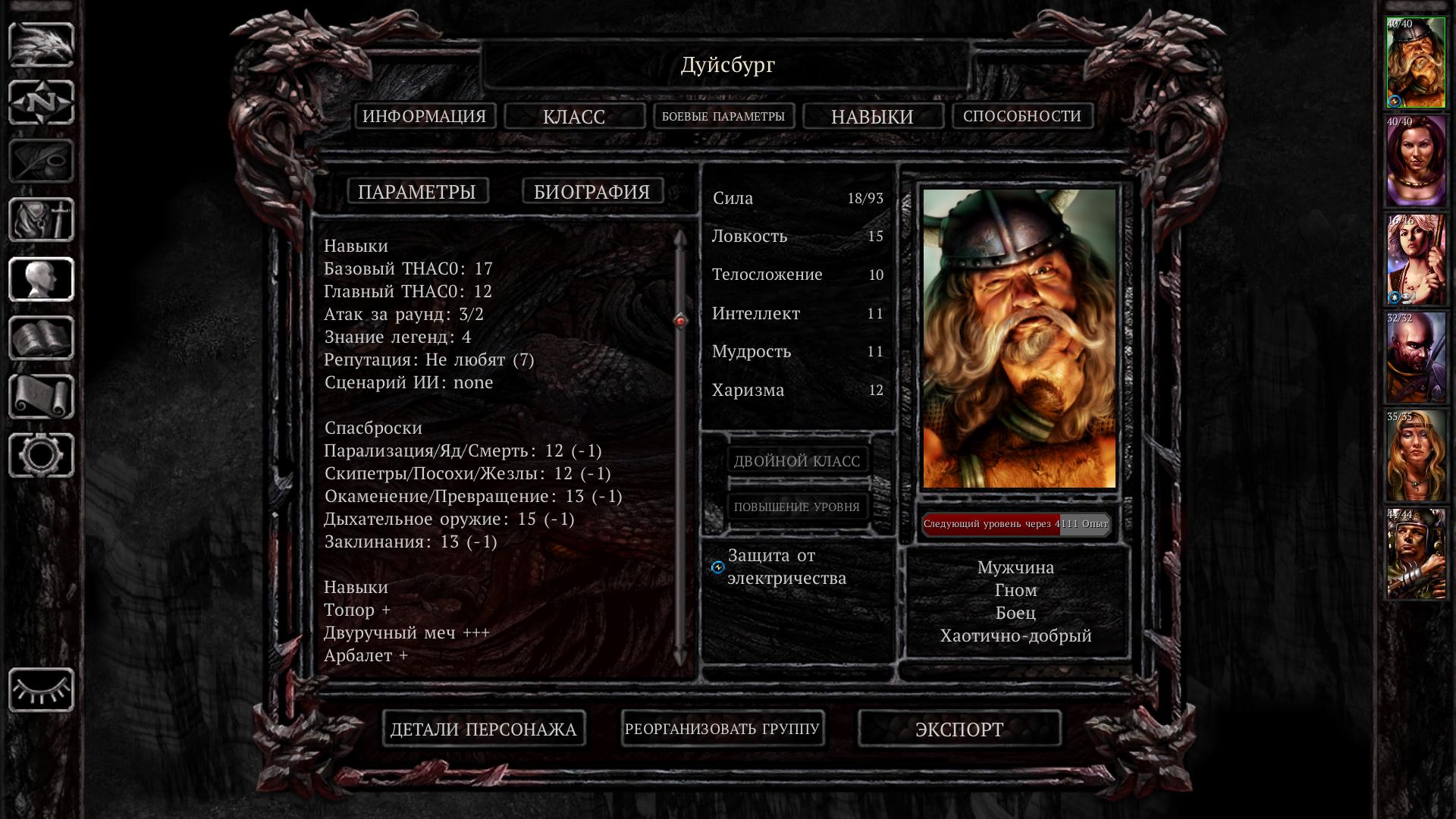1456x819 pixels.
Task: Open ДЕТАЛИ ПЕРСОНАЖА
Action: click(484, 729)
